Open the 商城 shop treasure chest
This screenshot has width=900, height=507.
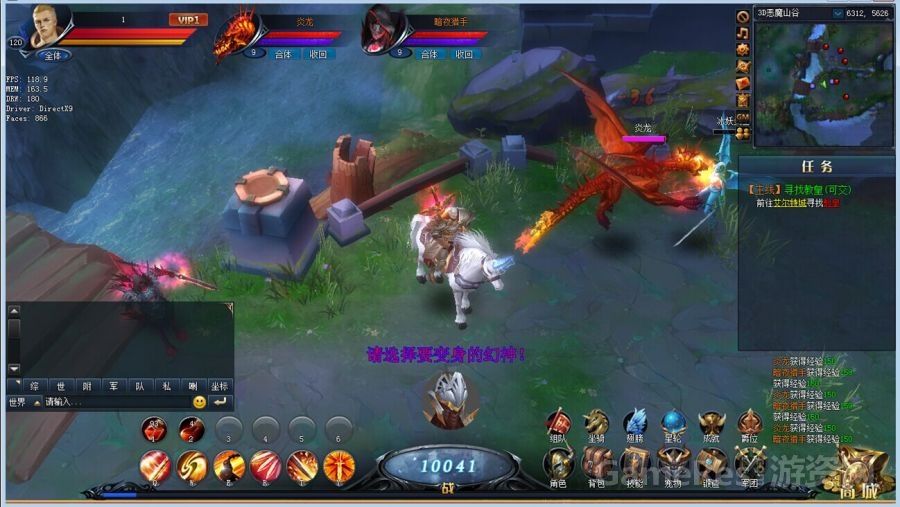(860, 468)
